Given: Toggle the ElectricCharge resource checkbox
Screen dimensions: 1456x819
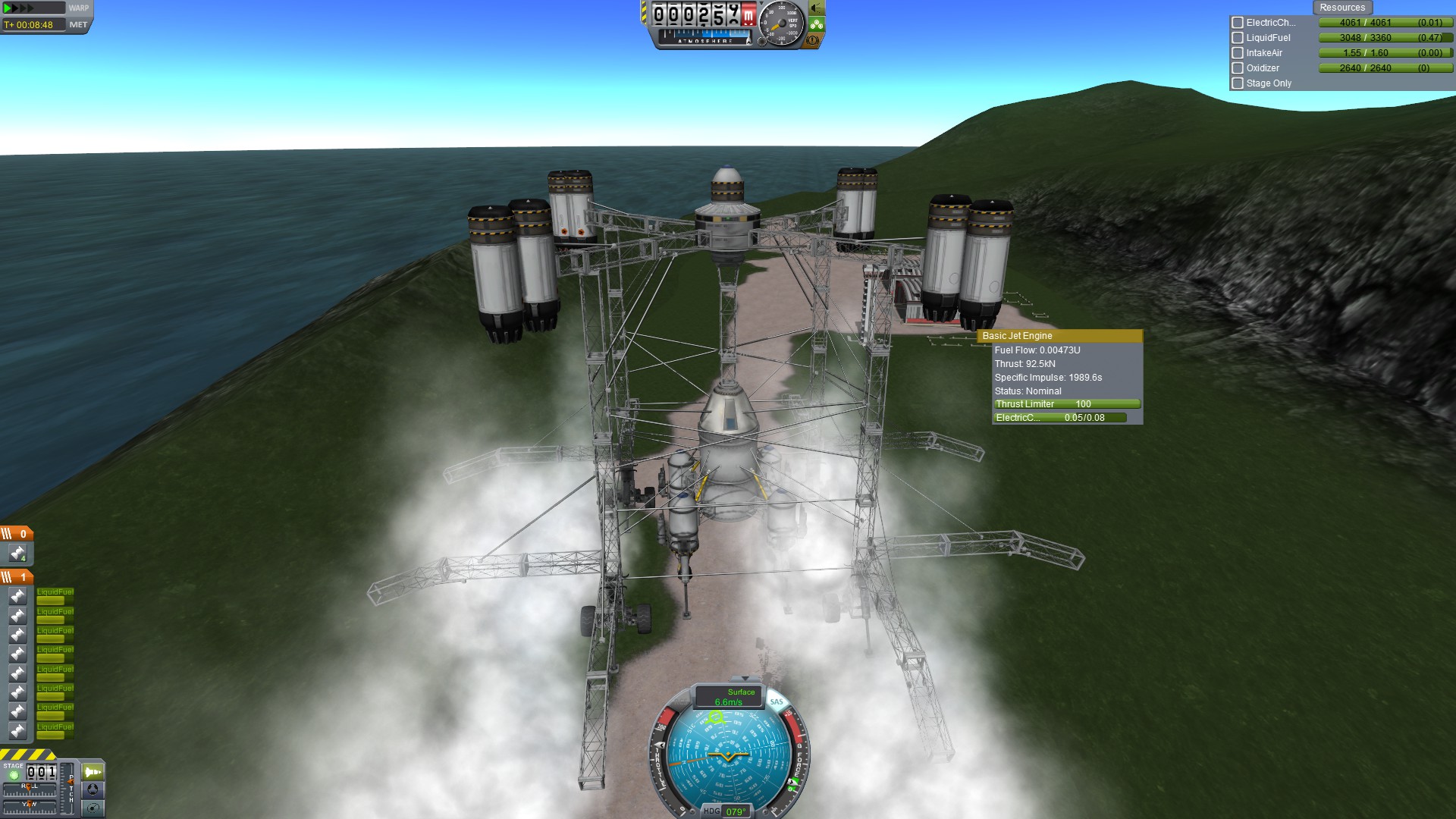Looking at the screenshot, I should [1238, 23].
